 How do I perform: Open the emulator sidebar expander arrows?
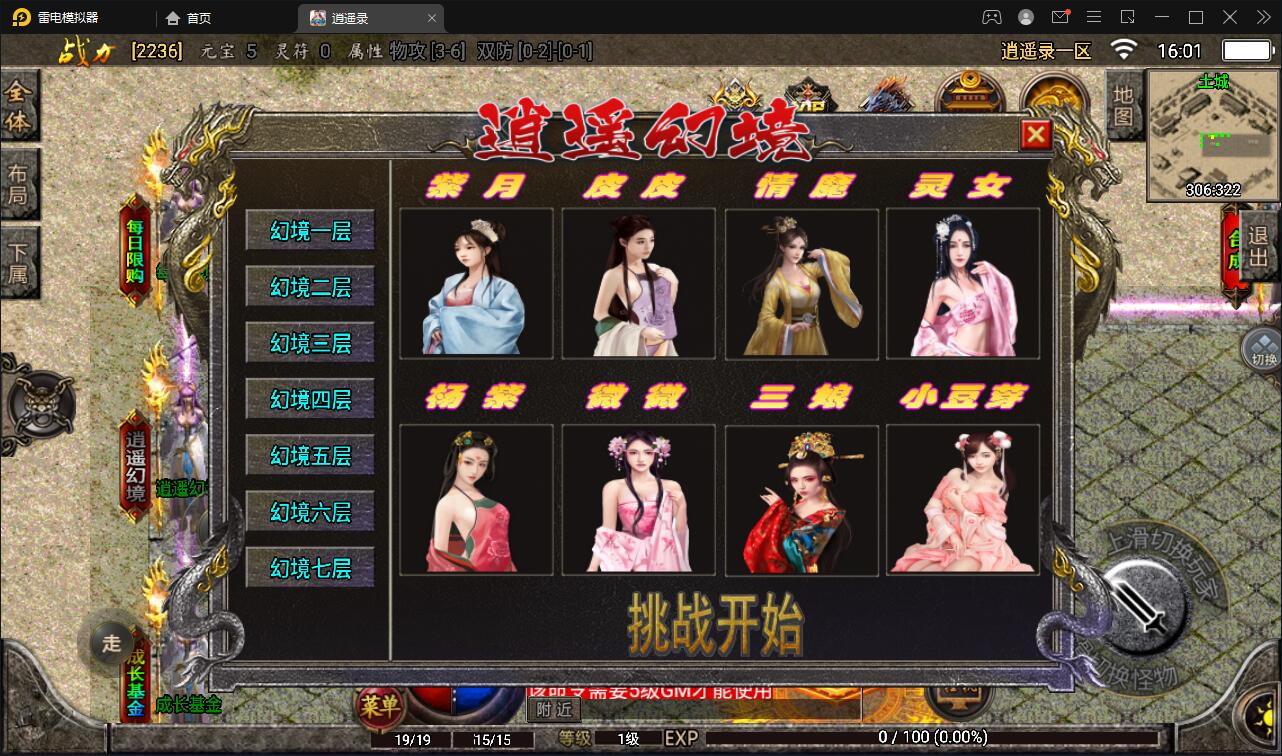[1262, 17]
